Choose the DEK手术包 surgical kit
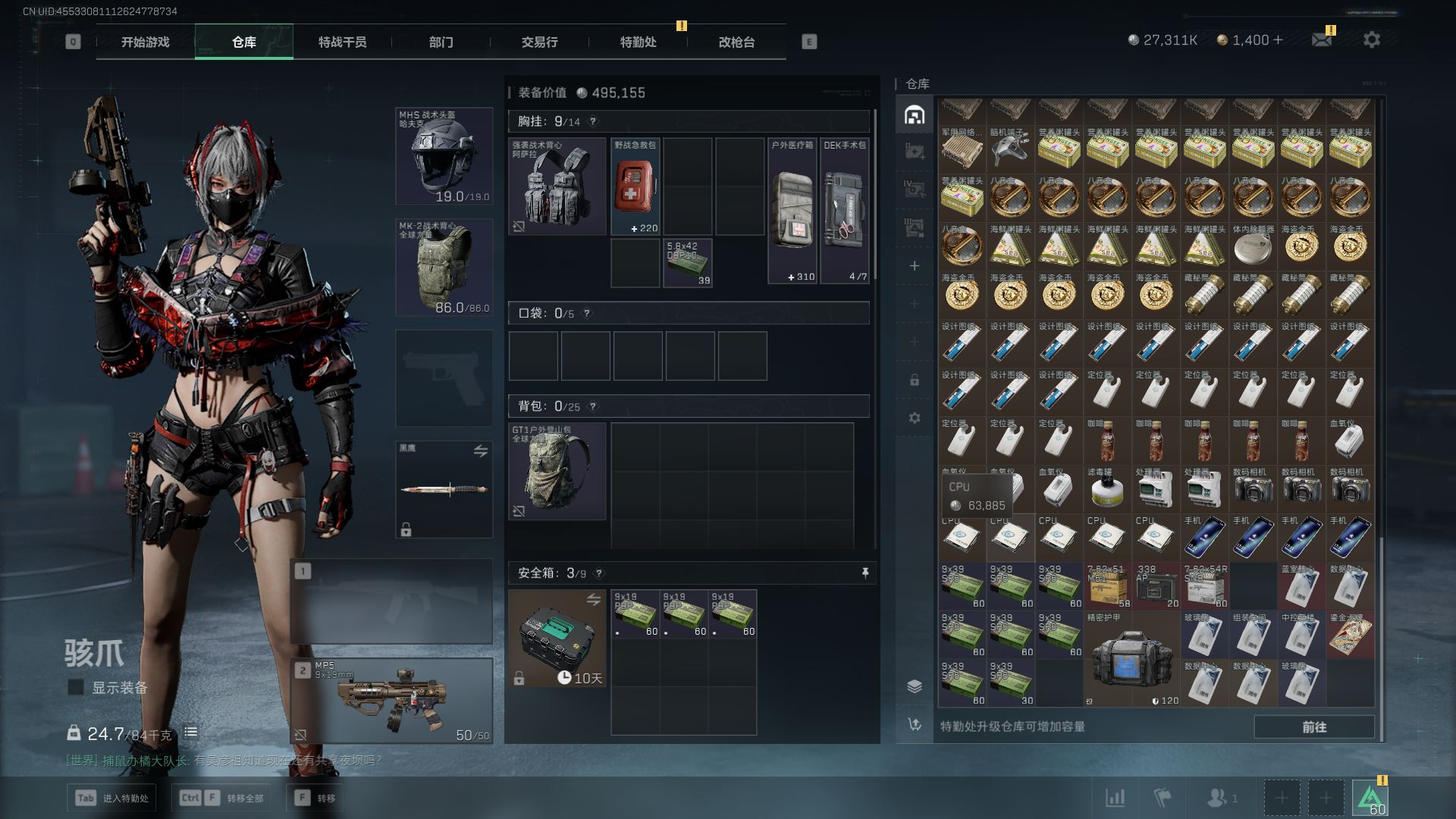This screenshot has width=1456, height=819. pos(845,210)
